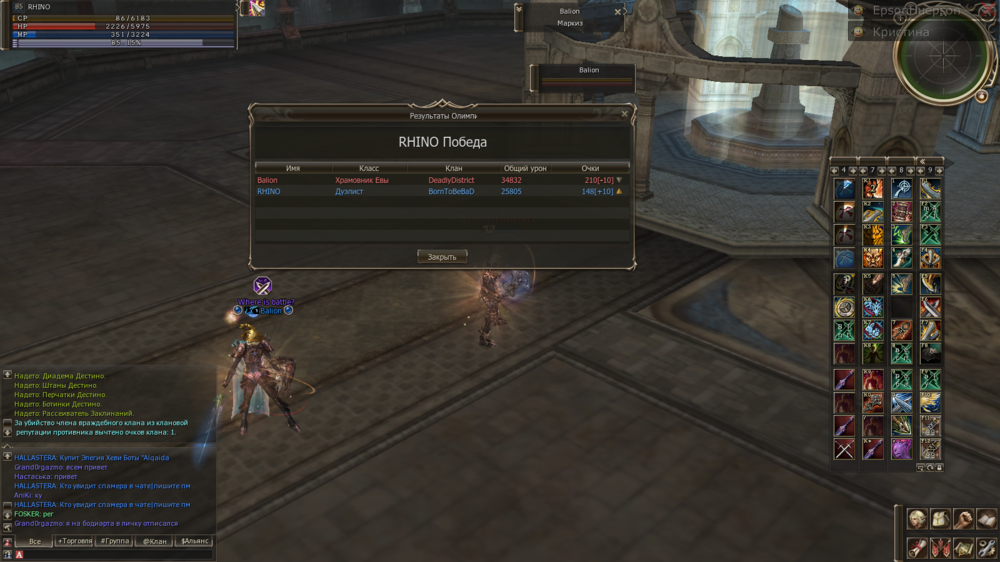This screenshot has width=1000, height=562.
Task: Switch to the $Альянс chat tab
Action: (x=194, y=541)
